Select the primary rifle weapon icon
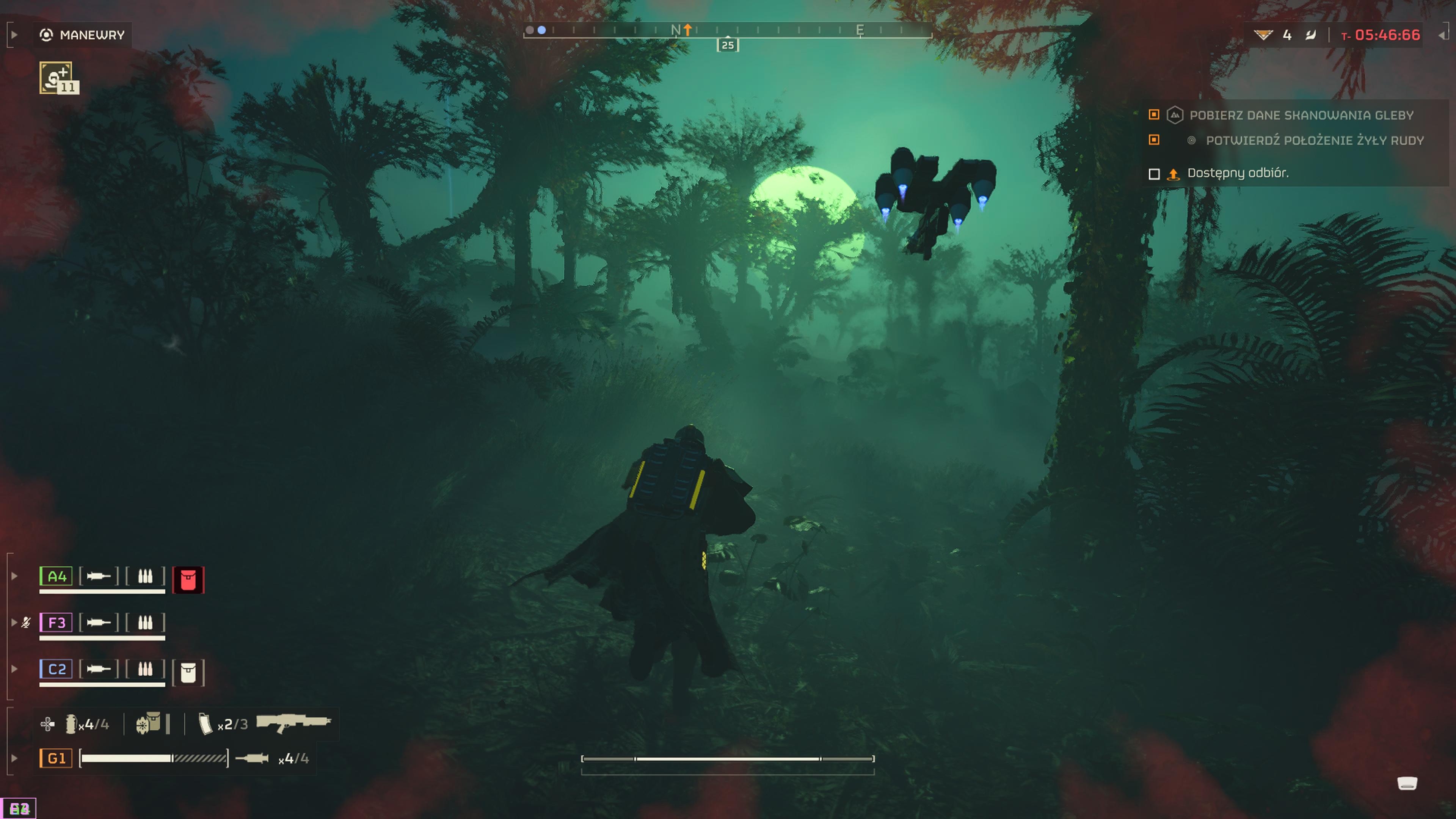This screenshot has height=819, width=1456. tap(293, 722)
